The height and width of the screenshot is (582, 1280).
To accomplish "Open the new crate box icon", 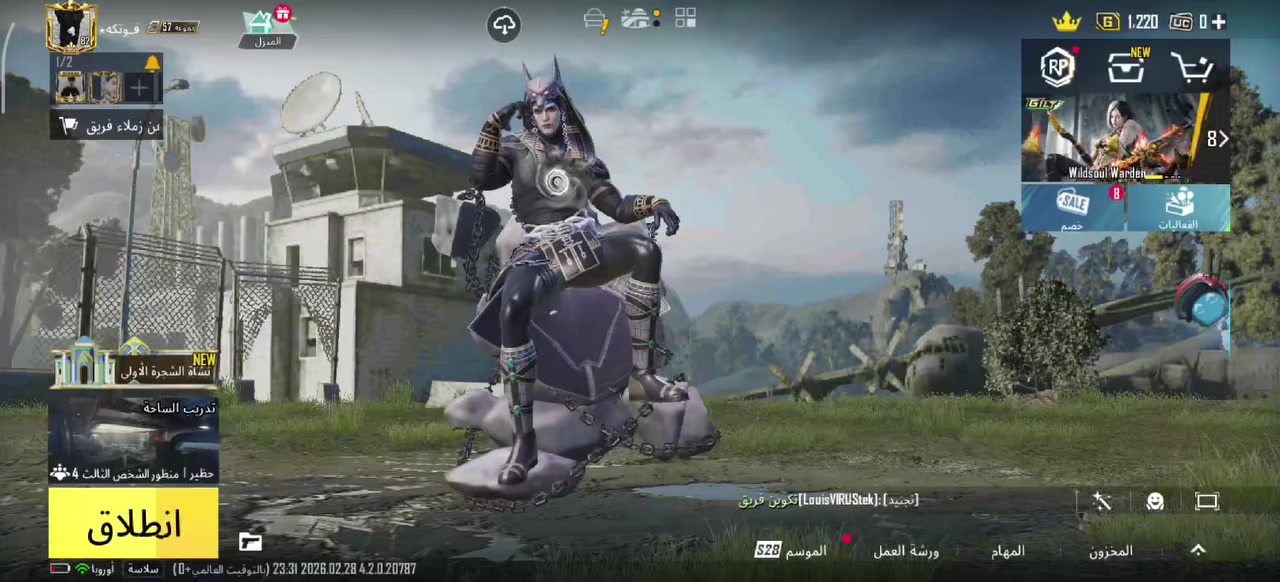I will pyautogui.click(x=1126, y=67).
